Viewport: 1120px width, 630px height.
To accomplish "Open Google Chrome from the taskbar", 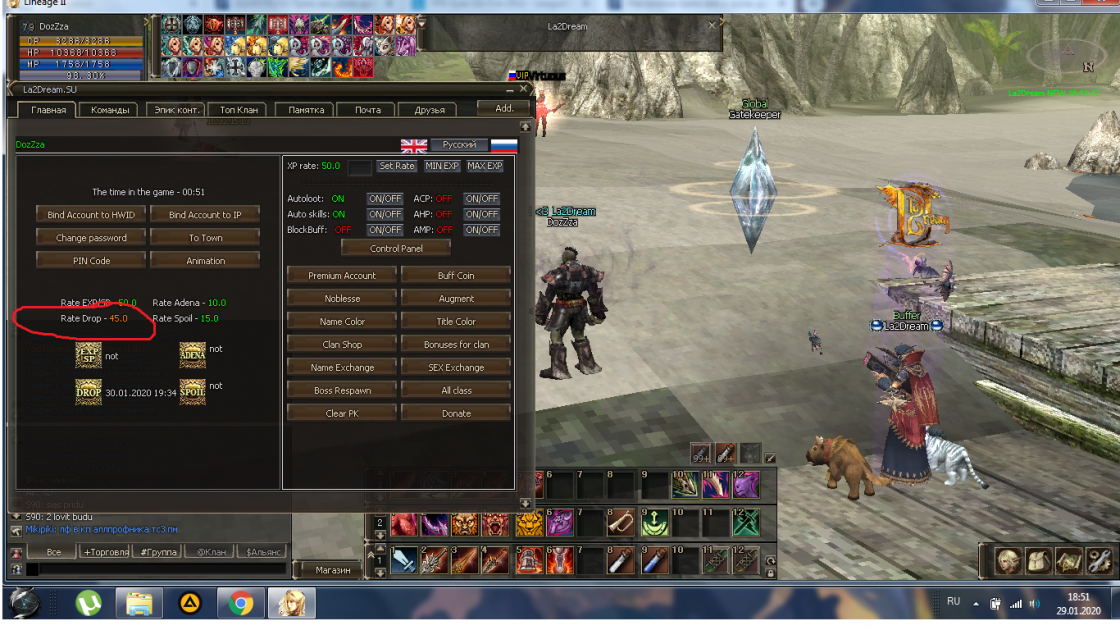I will click(x=240, y=603).
